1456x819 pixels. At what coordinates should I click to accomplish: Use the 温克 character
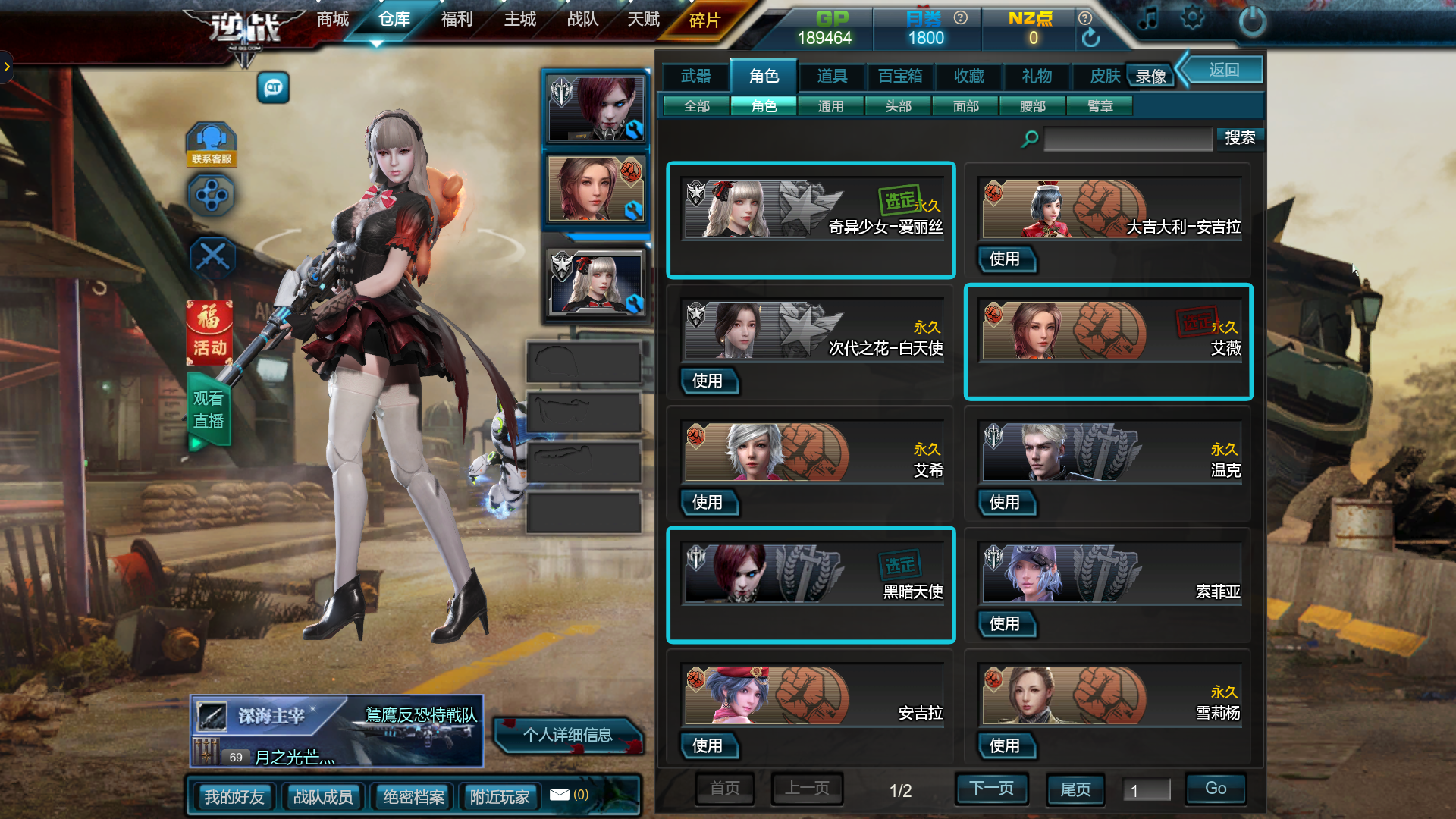1004,503
